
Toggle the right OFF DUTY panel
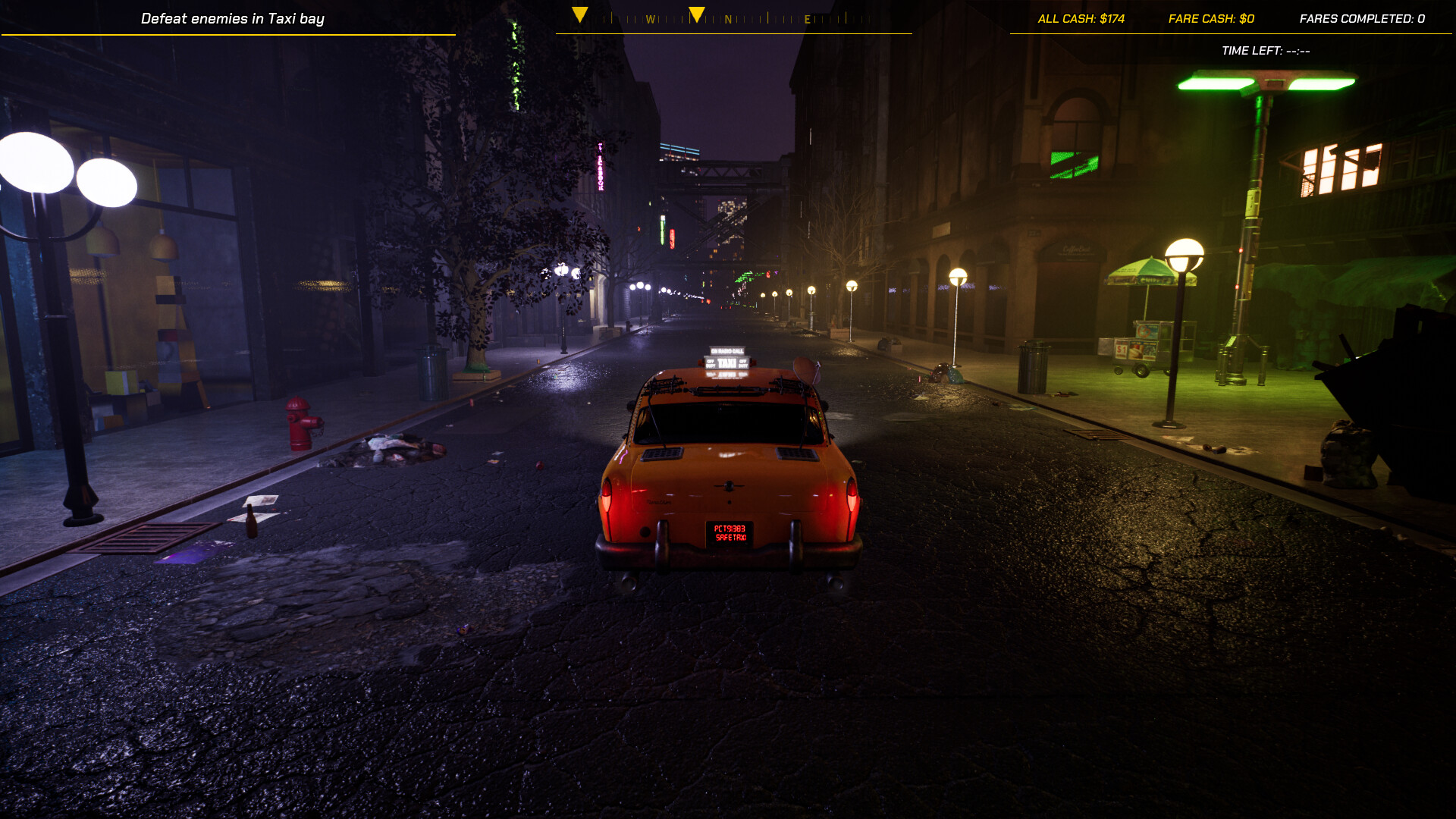742,363
